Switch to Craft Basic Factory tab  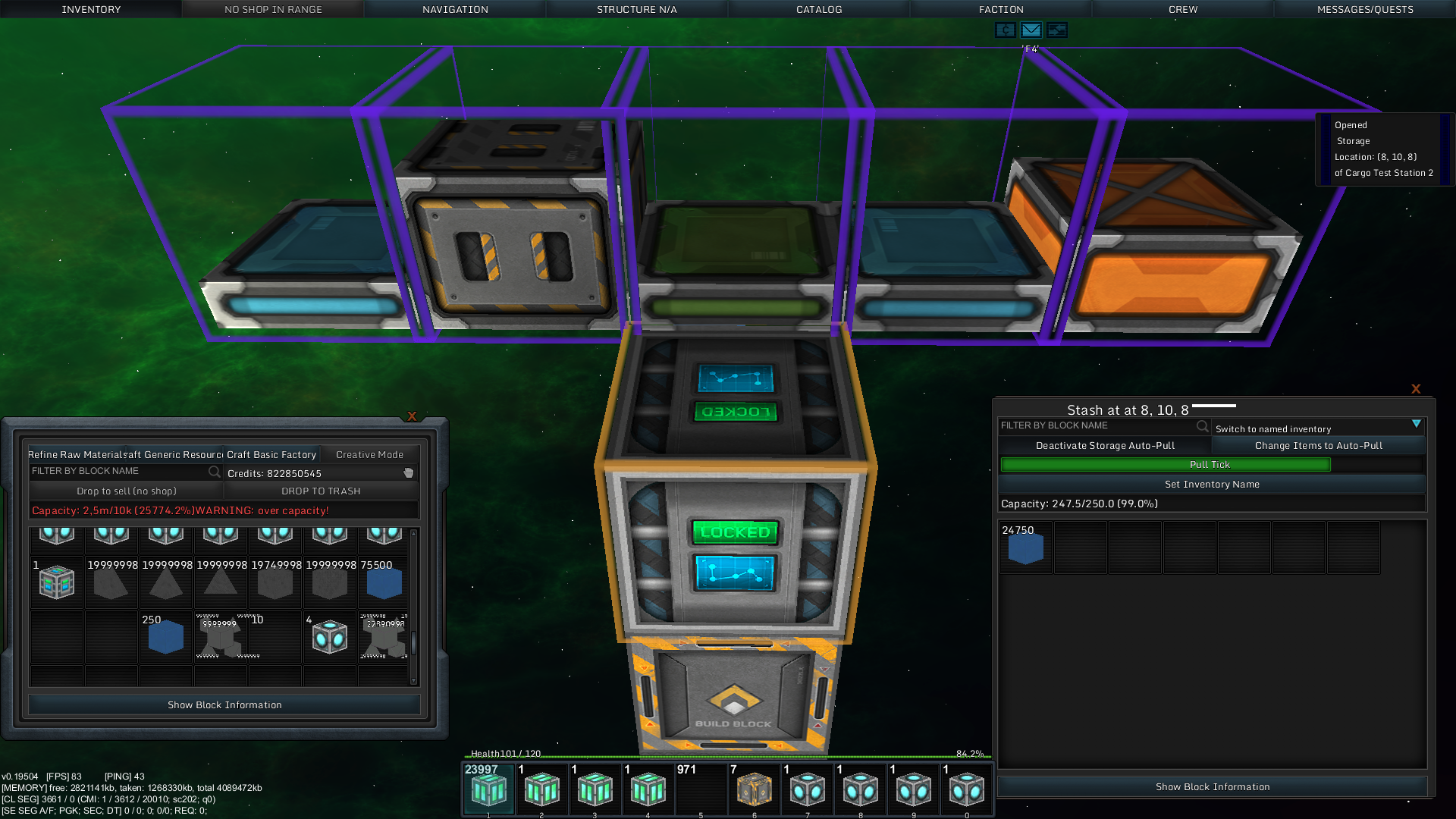click(271, 454)
